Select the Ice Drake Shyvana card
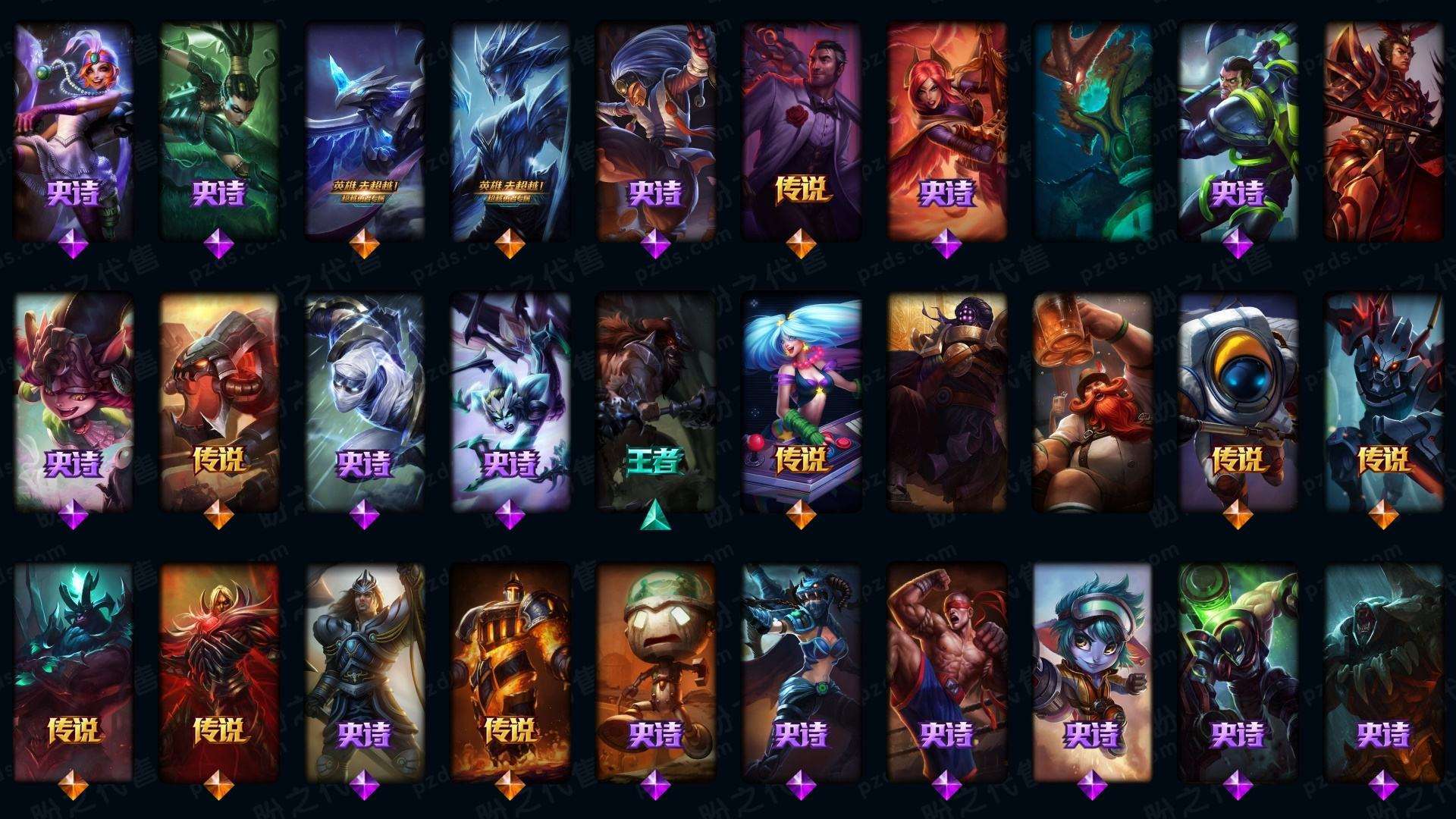The width and height of the screenshot is (1456, 819). tap(510, 129)
